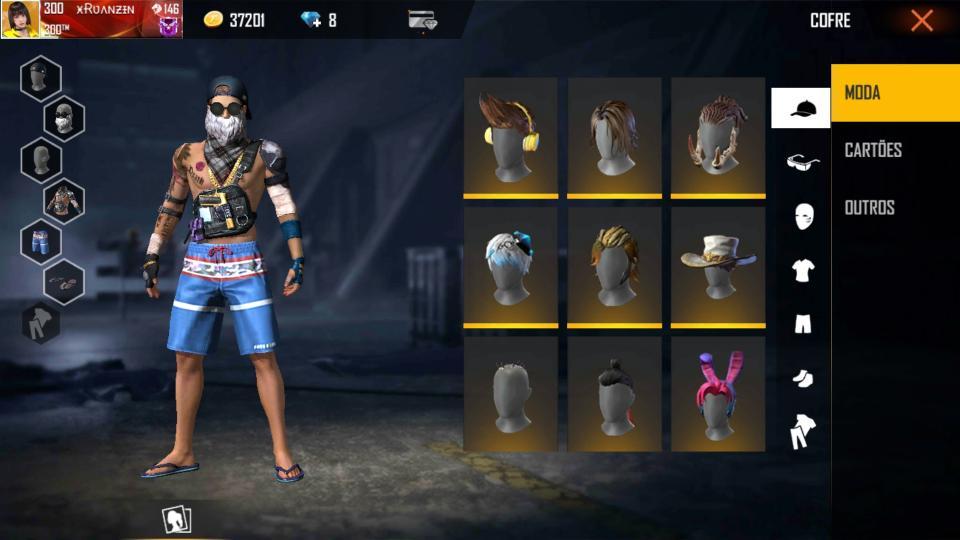The width and height of the screenshot is (960, 540).
Task: Switch to the Moda tab
Action: (x=894, y=93)
